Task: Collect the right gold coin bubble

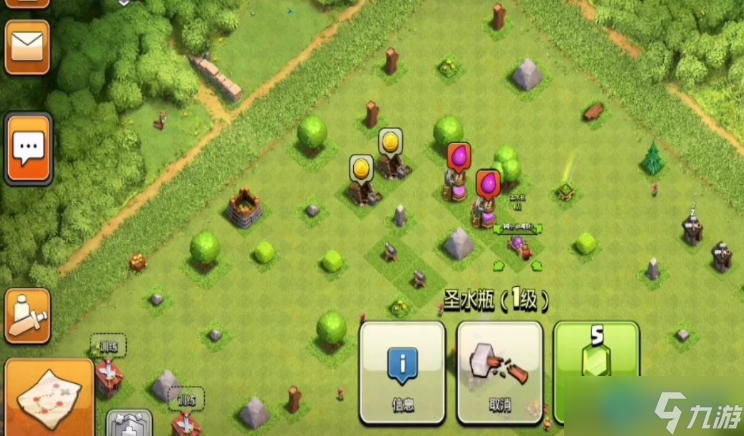Action: pyautogui.click(x=390, y=141)
